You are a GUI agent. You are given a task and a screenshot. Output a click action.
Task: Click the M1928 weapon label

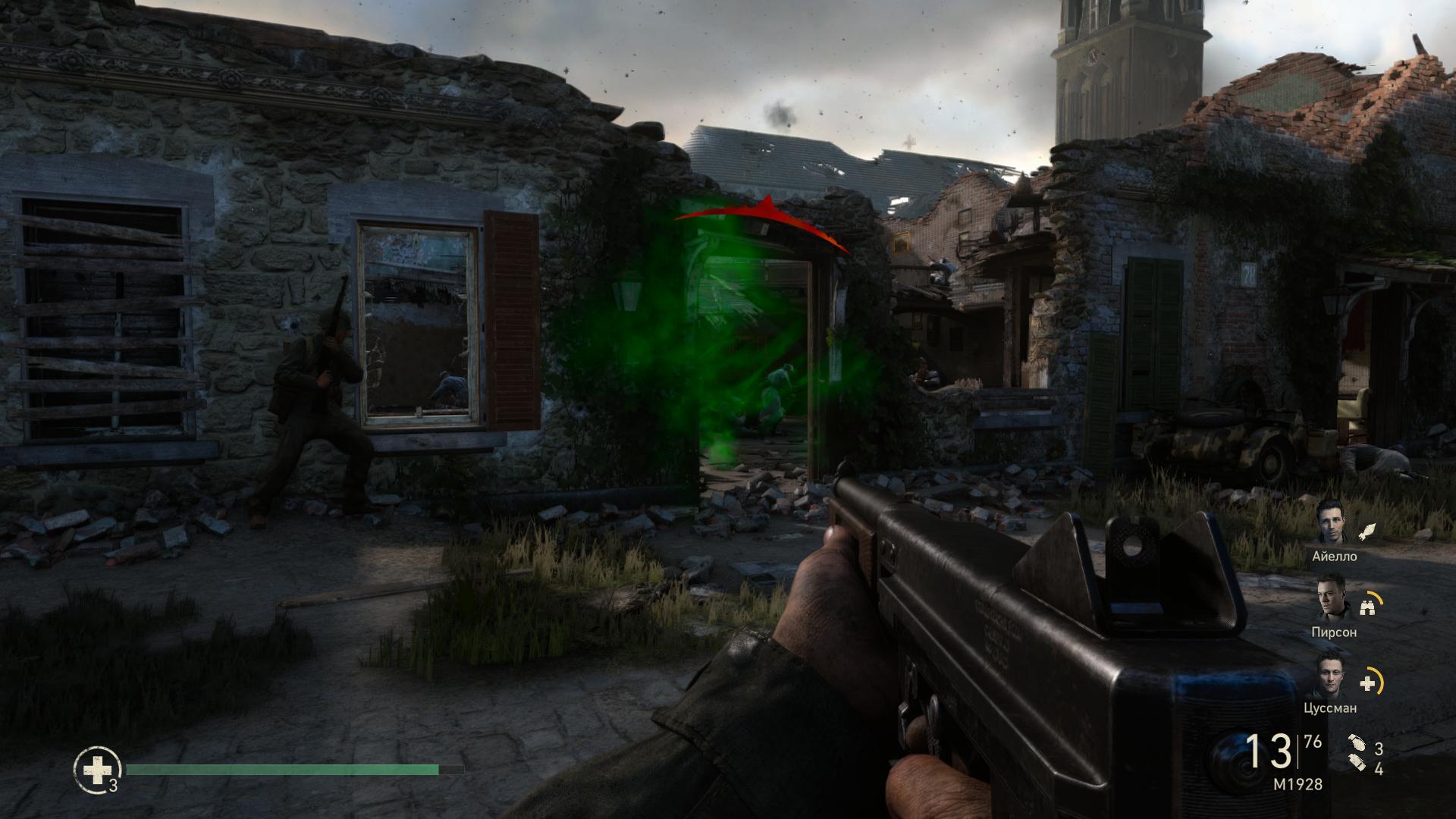point(1298,785)
